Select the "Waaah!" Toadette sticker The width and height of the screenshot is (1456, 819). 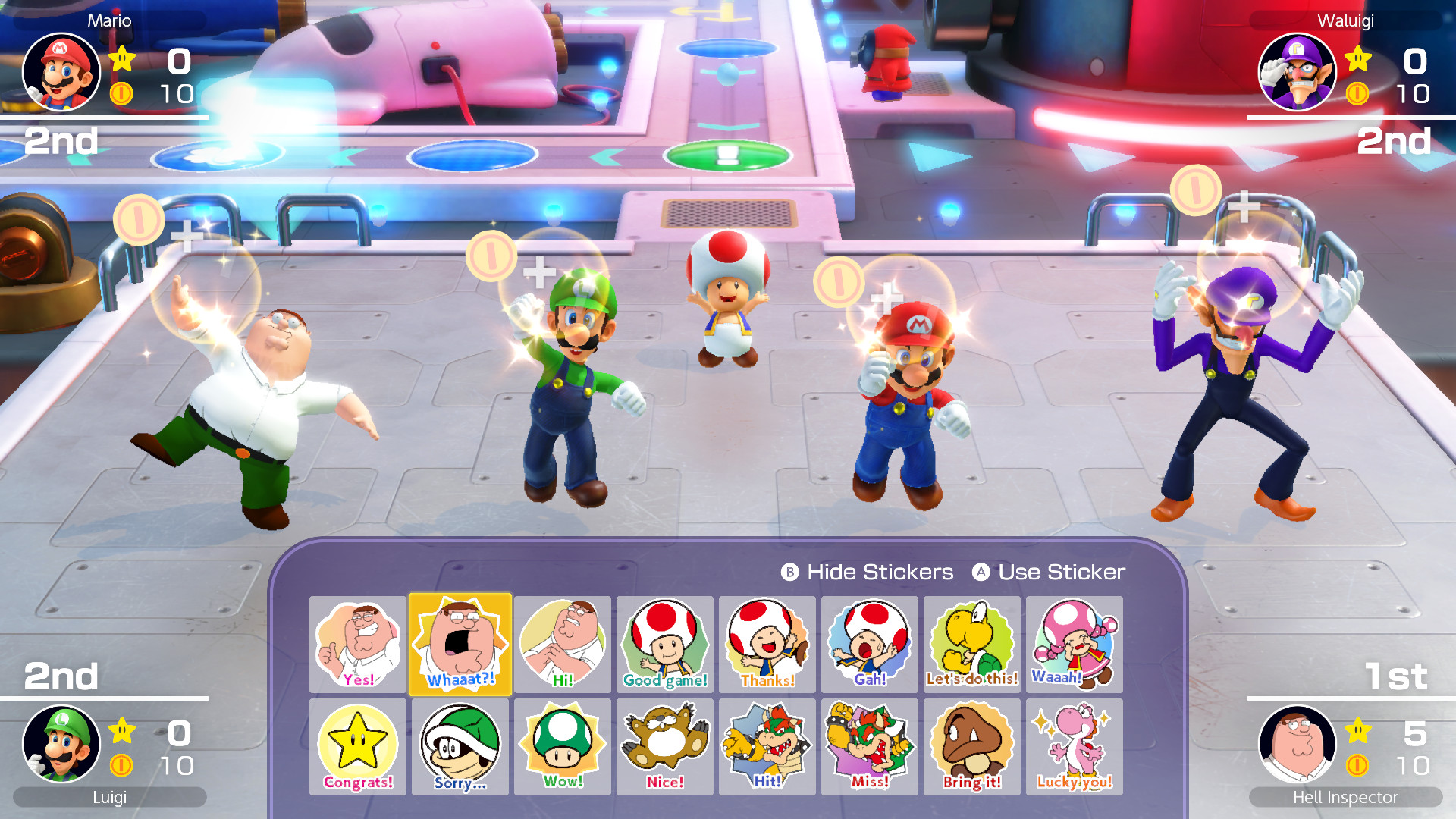(1074, 644)
